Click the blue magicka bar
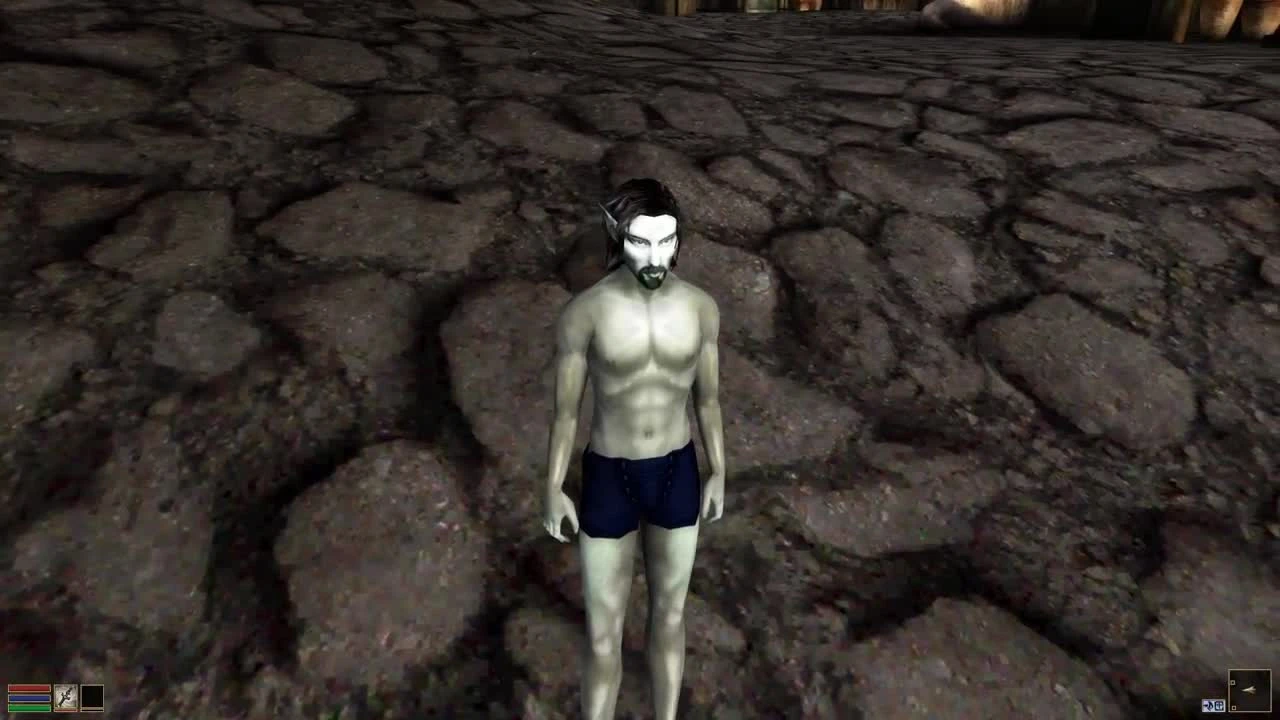Screen dimensions: 1280x720 (29, 699)
